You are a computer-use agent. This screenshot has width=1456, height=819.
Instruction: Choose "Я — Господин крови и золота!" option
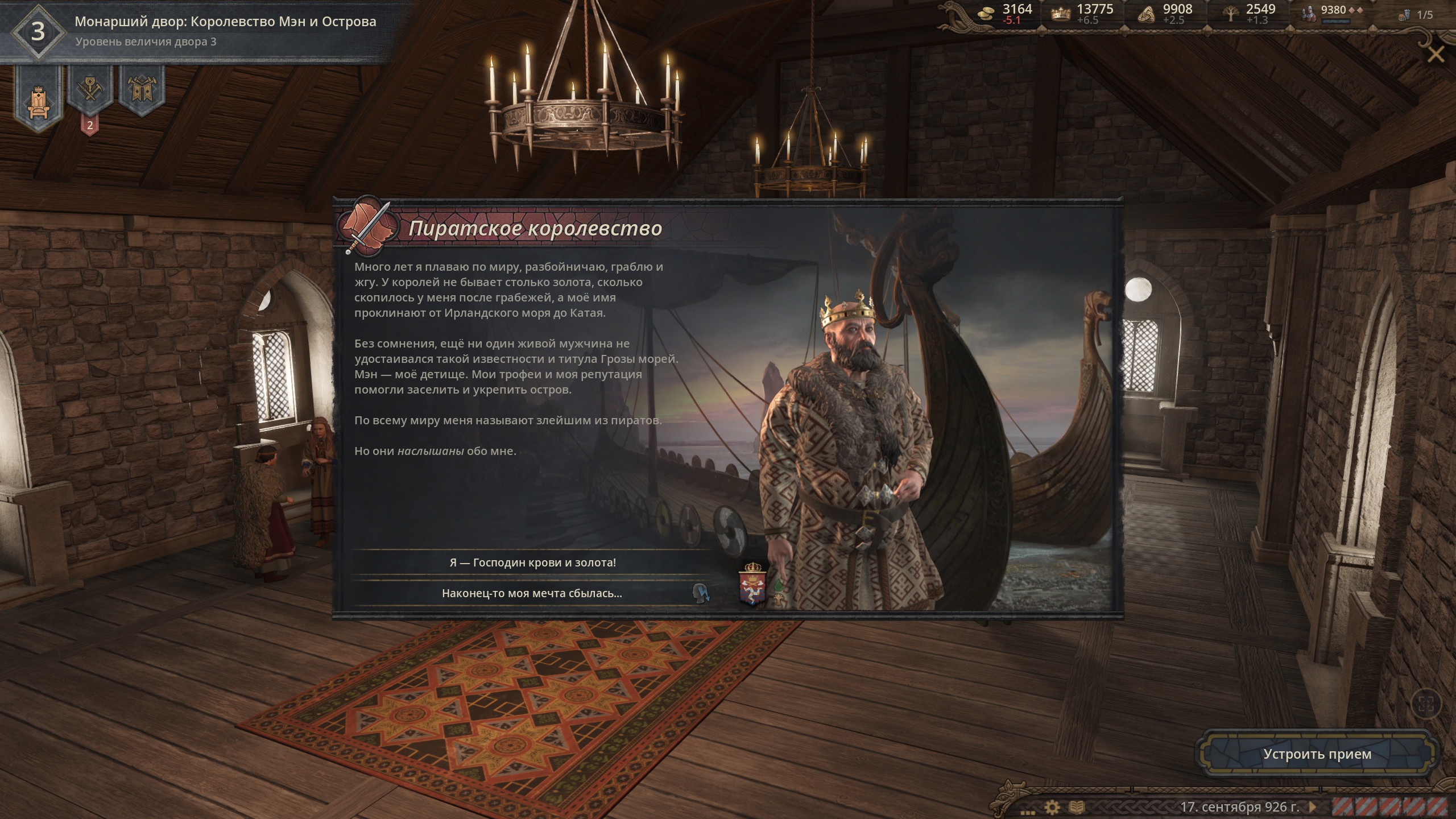point(532,562)
